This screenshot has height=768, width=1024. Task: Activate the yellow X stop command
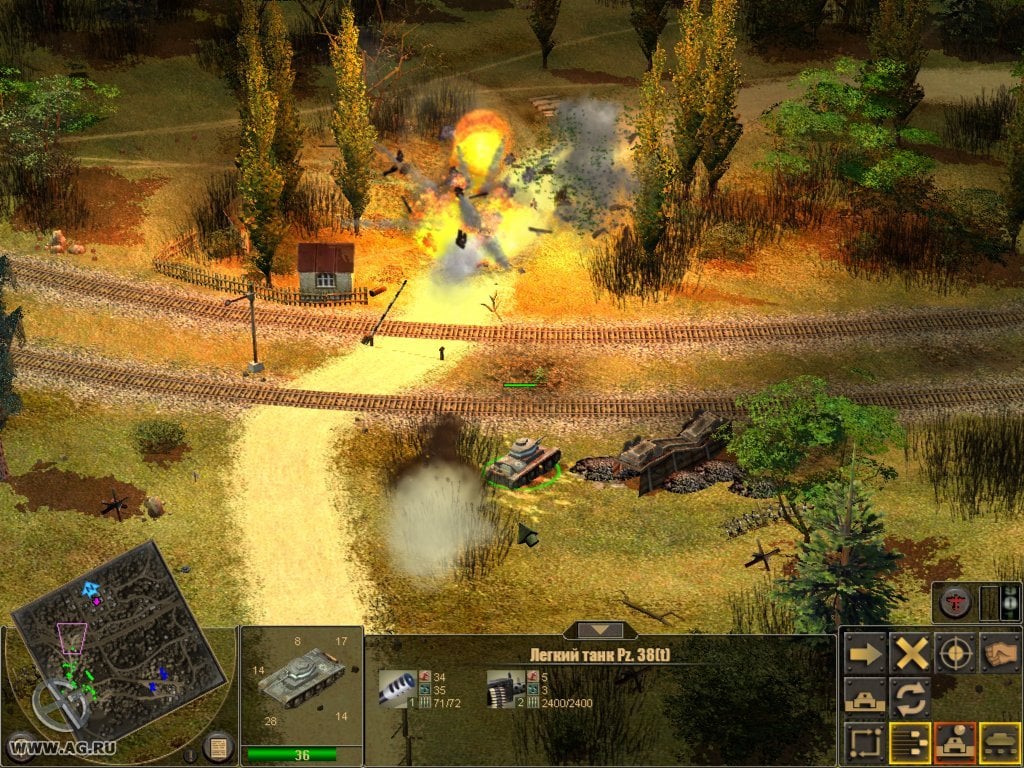(x=911, y=654)
